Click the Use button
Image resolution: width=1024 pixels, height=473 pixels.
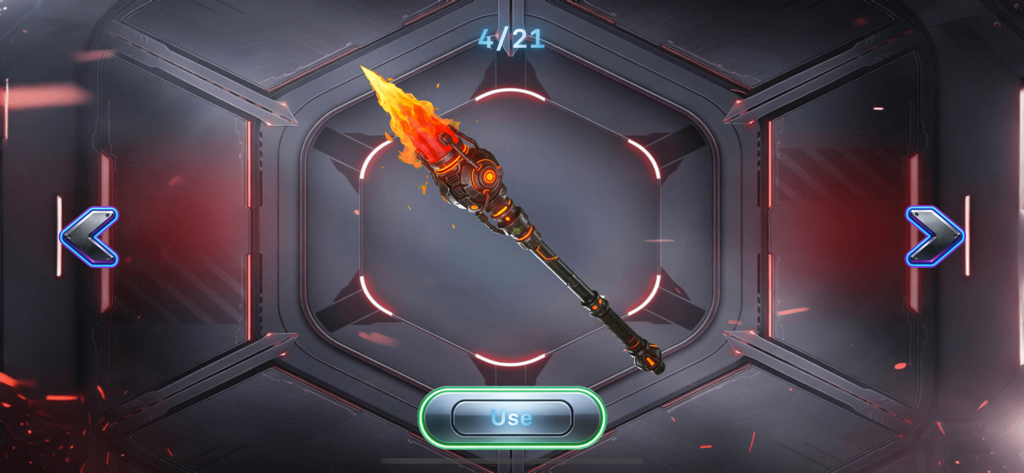pos(511,417)
